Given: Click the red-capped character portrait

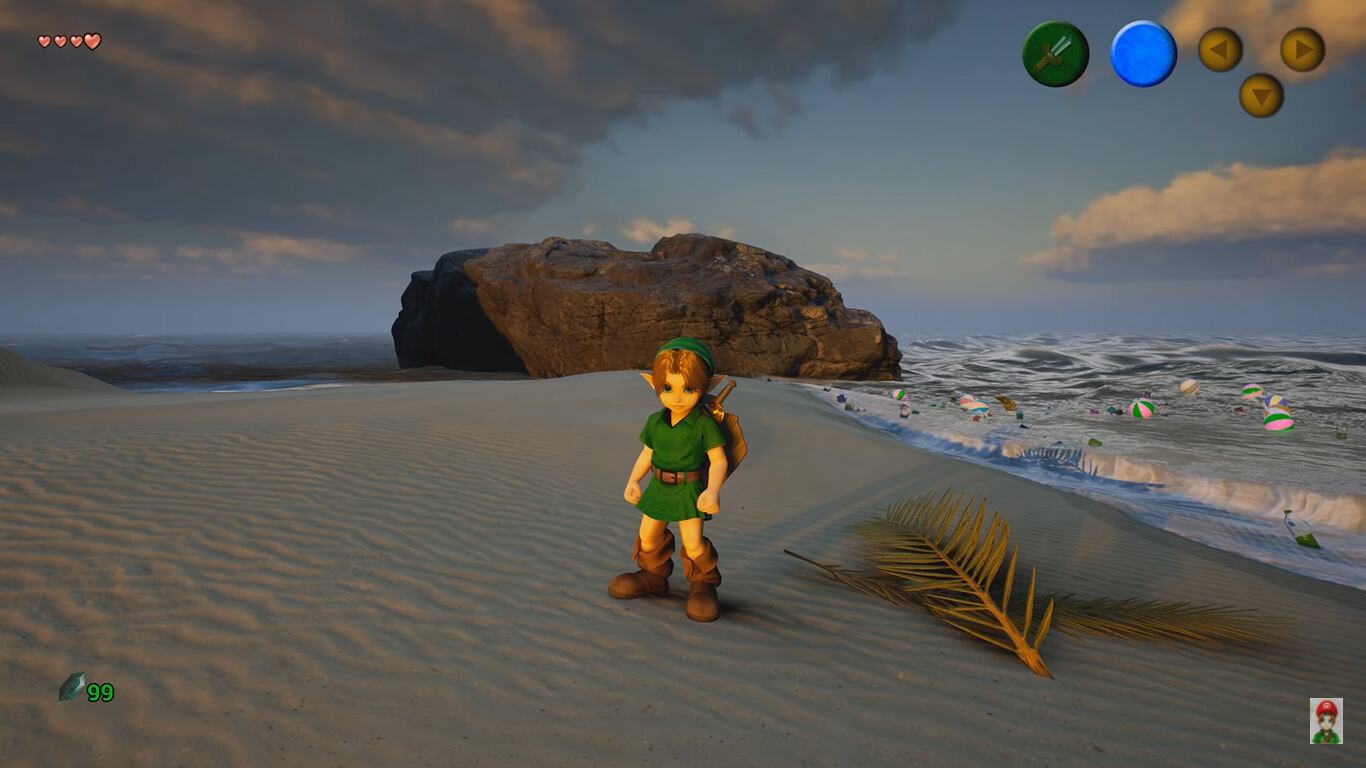Looking at the screenshot, I should 1326,721.
